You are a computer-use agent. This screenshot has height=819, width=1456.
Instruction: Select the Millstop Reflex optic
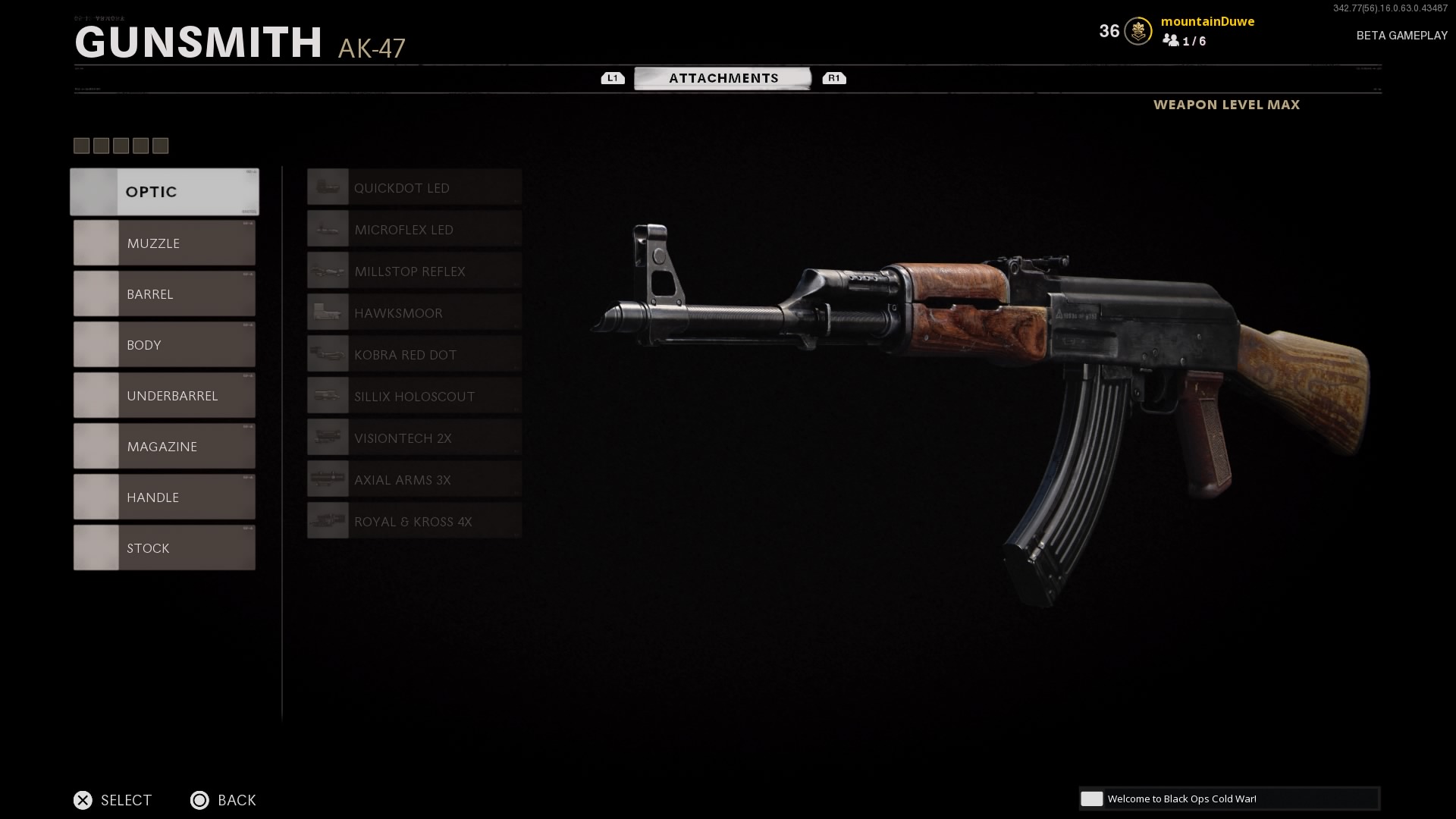414,271
